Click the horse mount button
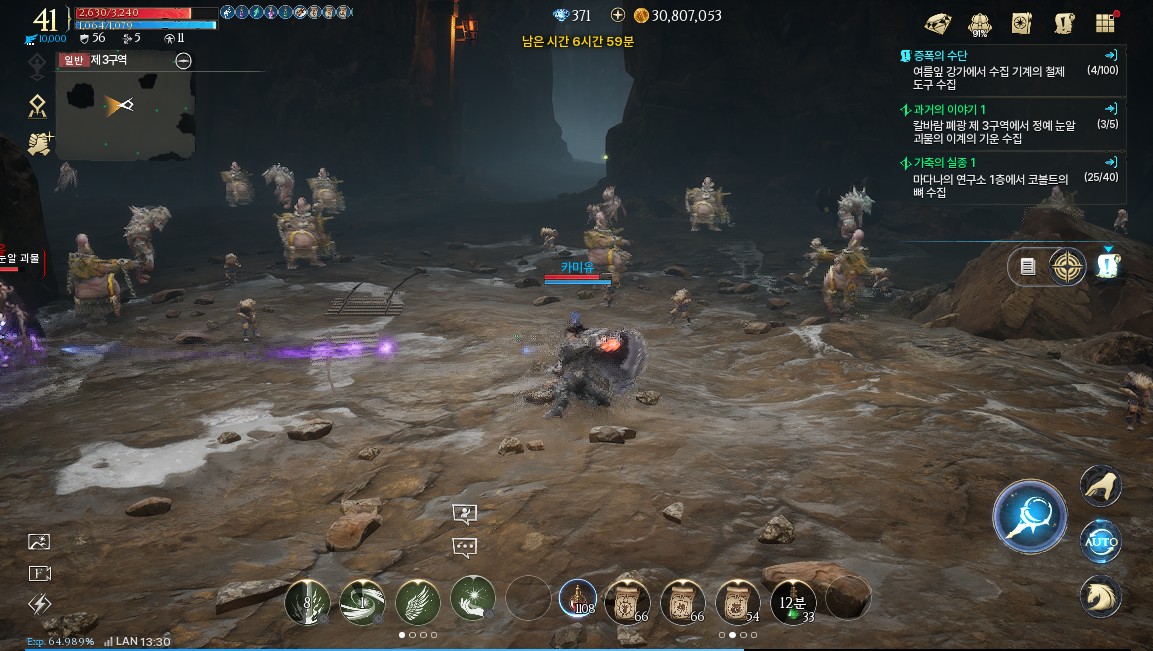This screenshot has height=651, width=1153. point(1100,597)
